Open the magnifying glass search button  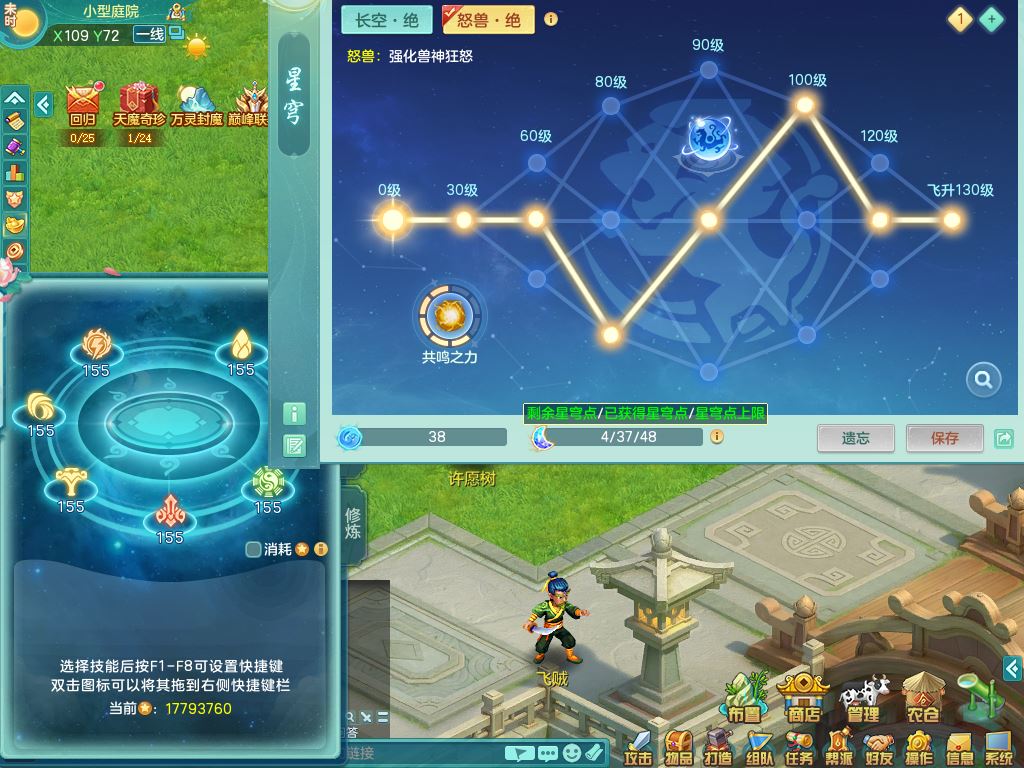984,379
